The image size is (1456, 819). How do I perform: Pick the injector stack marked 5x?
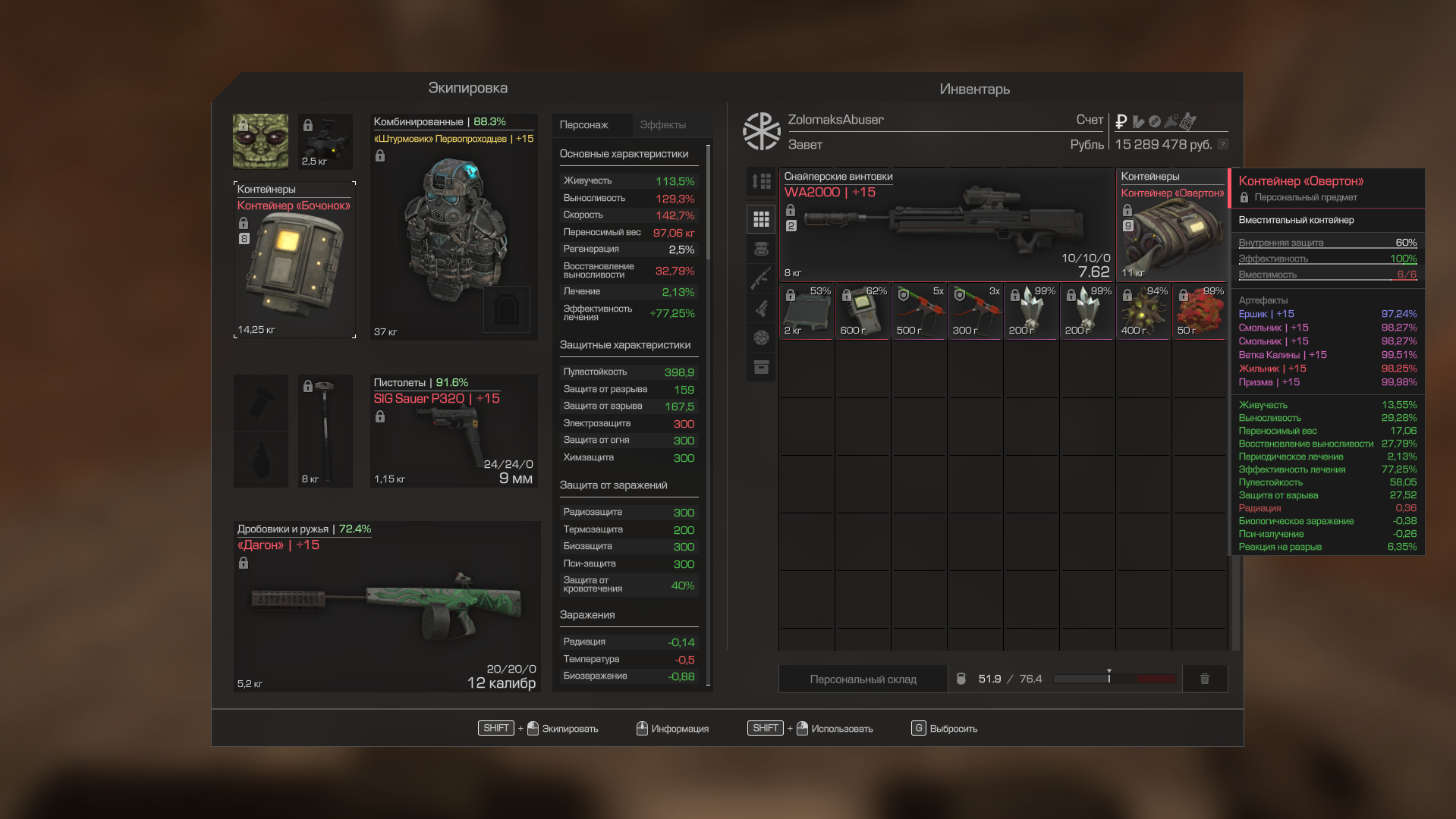tap(919, 312)
